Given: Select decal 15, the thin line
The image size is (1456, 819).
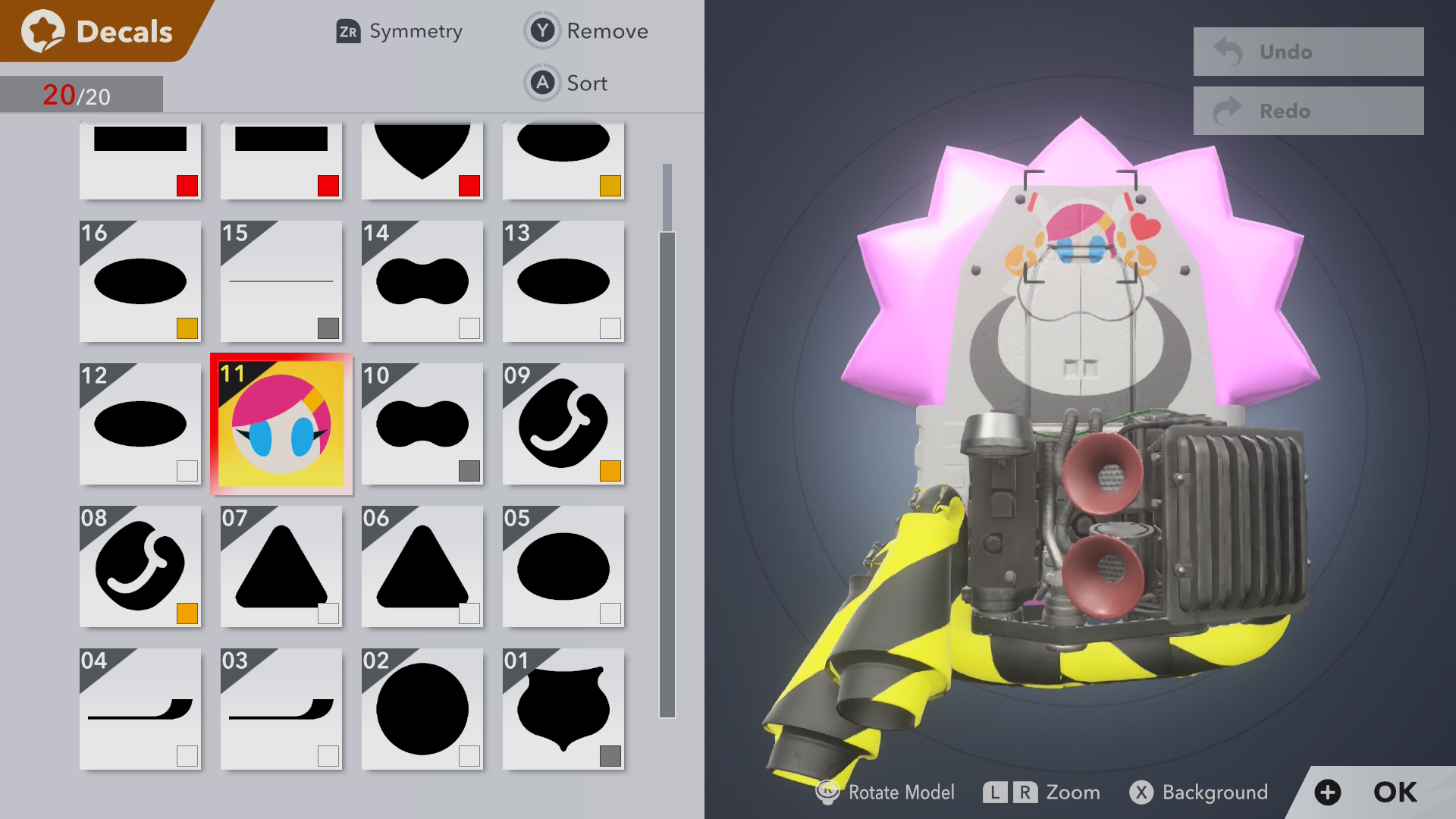Looking at the screenshot, I should click(281, 281).
